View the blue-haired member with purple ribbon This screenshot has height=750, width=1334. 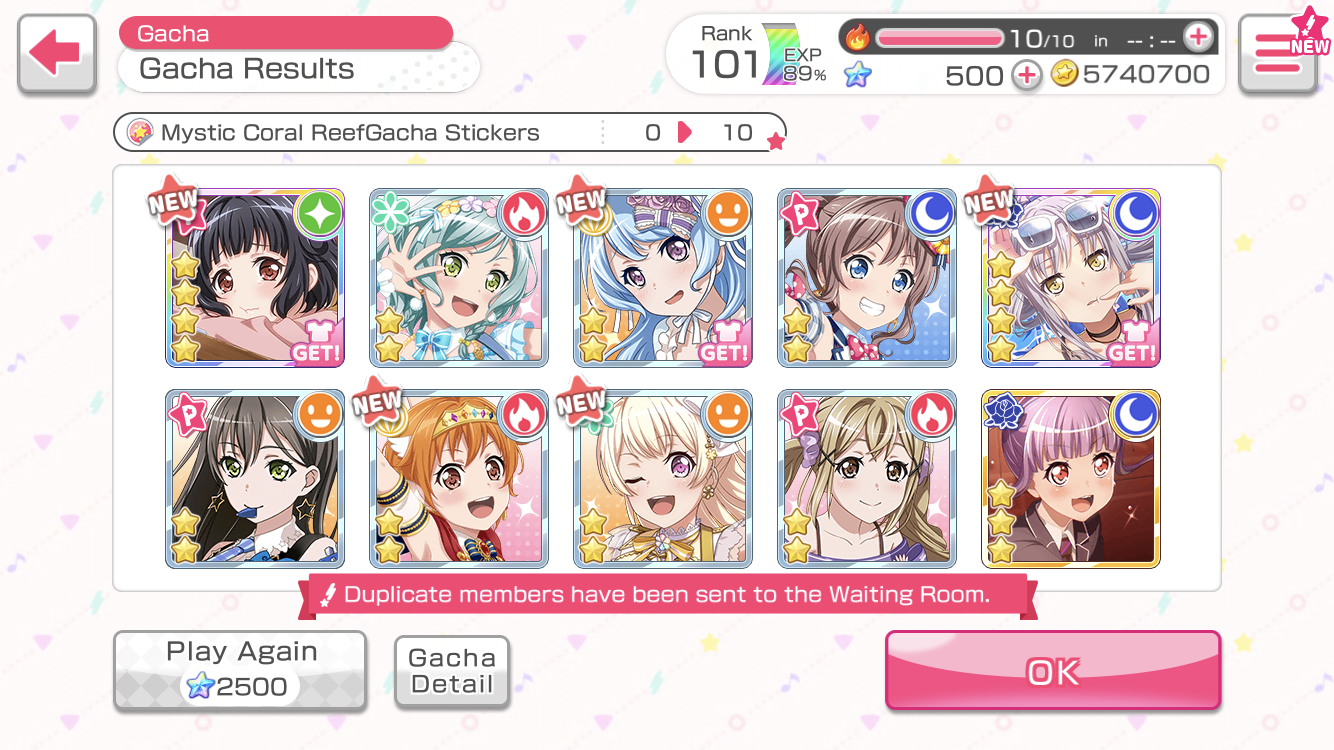[x=663, y=277]
